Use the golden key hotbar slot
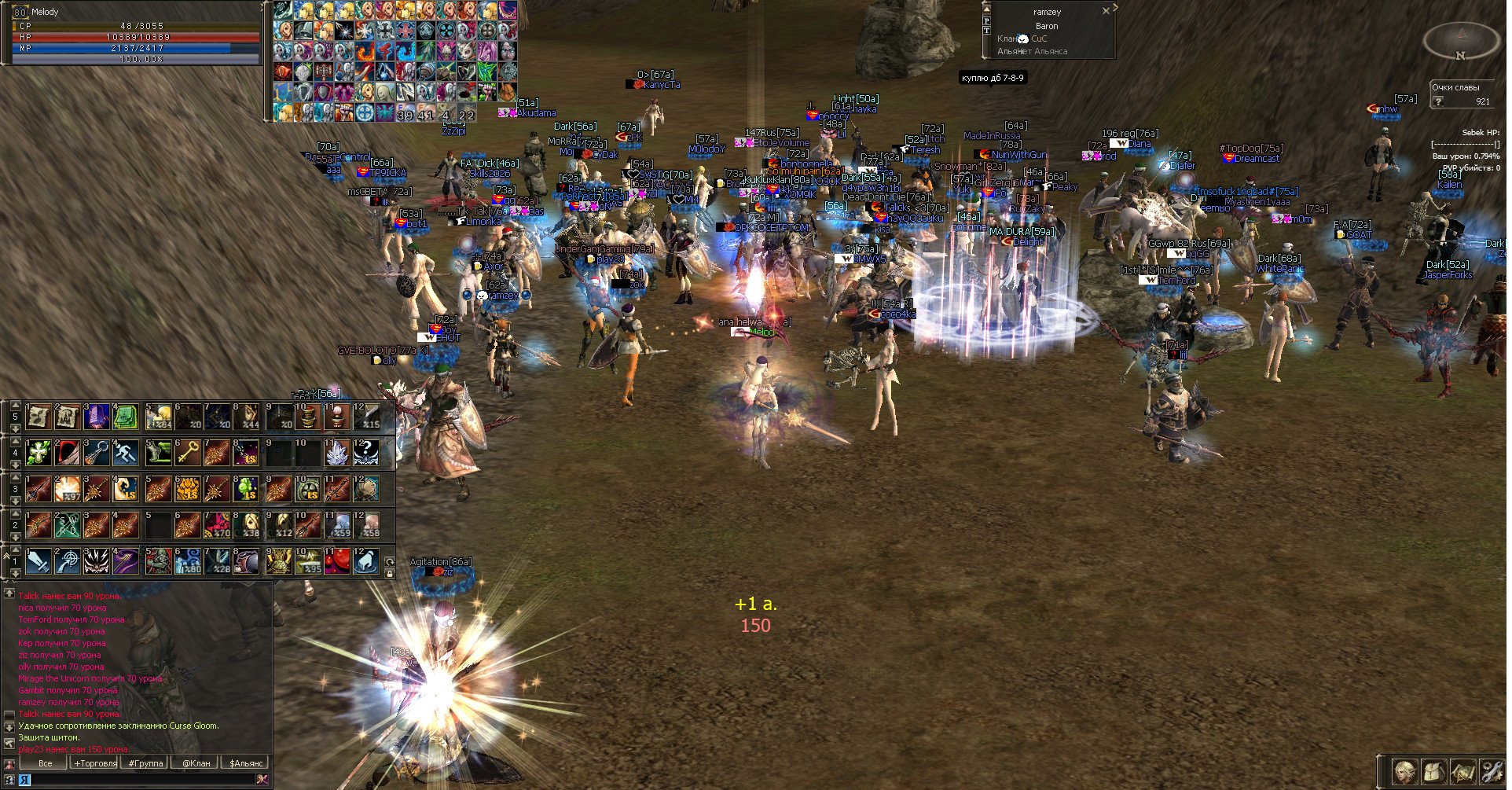The height and width of the screenshot is (790, 1512). point(187,452)
